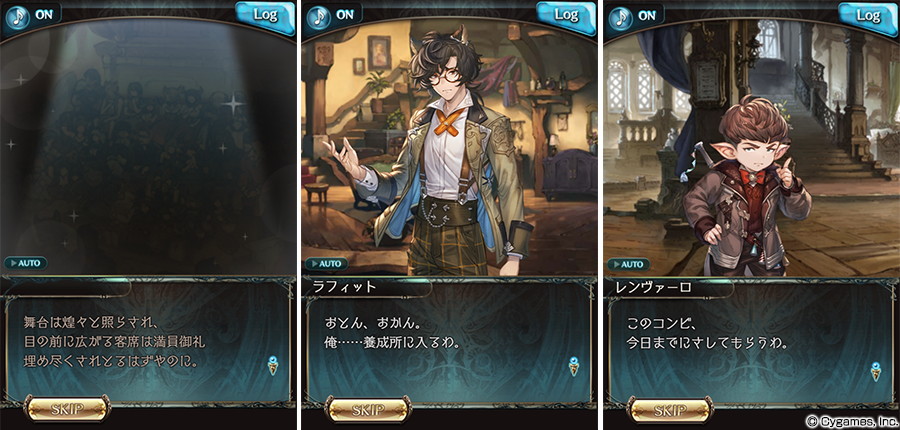The image size is (900, 430).
Task: Turn on AUTO in ラフィット's scene
Action: pos(328,263)
